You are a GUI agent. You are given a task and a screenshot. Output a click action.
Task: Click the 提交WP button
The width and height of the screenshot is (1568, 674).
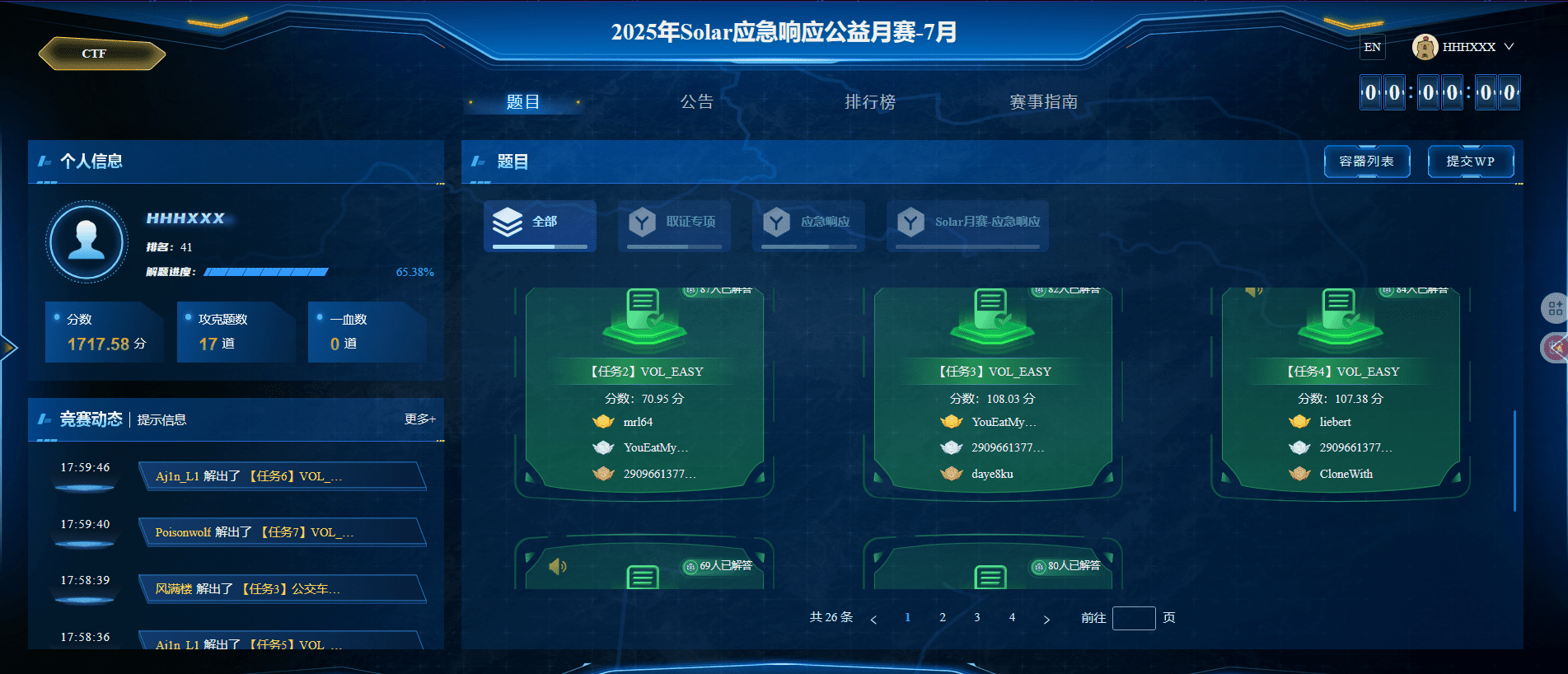tap(1470, 161)
